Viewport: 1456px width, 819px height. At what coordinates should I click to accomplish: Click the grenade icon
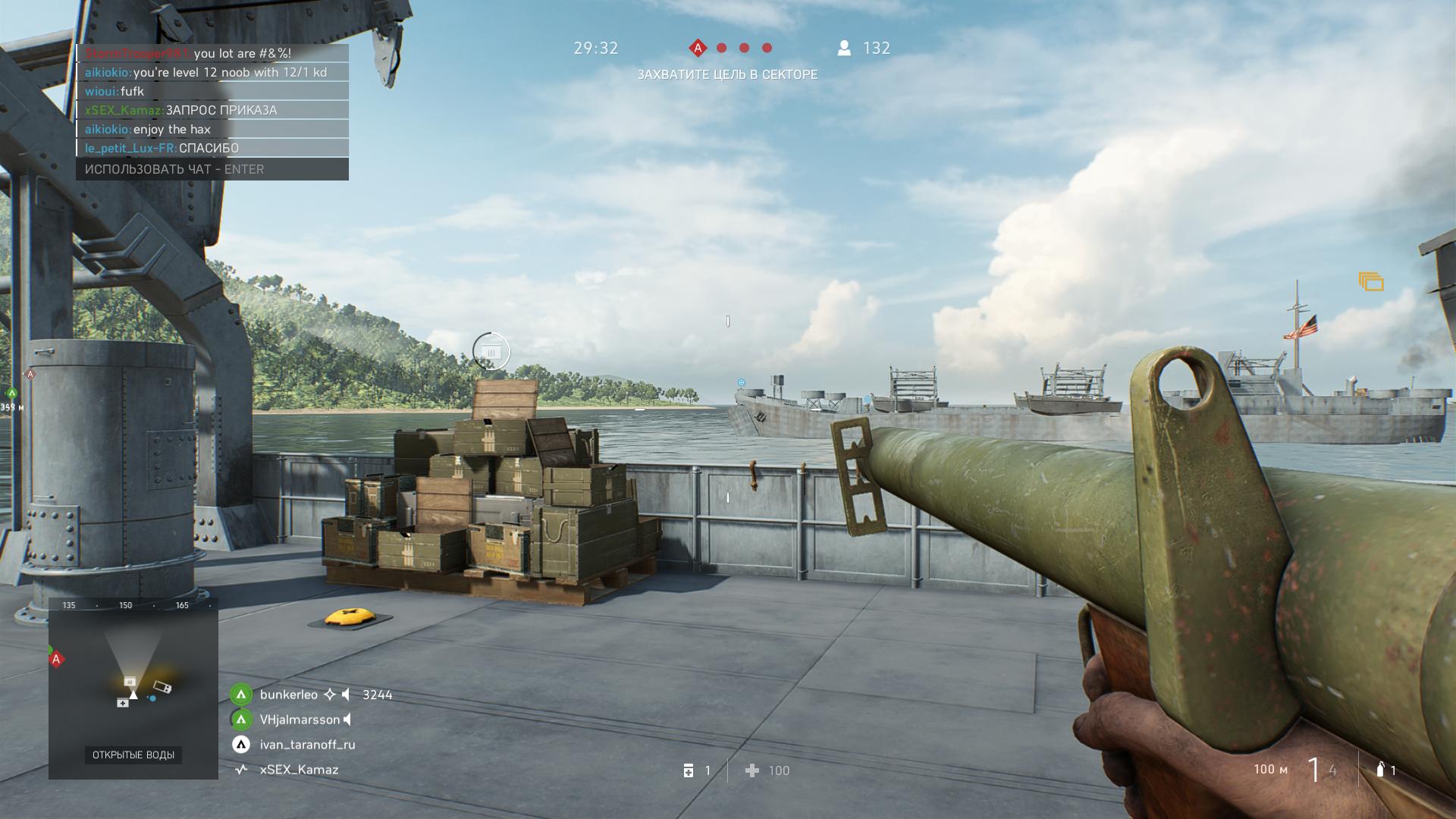pos(1380,770)
